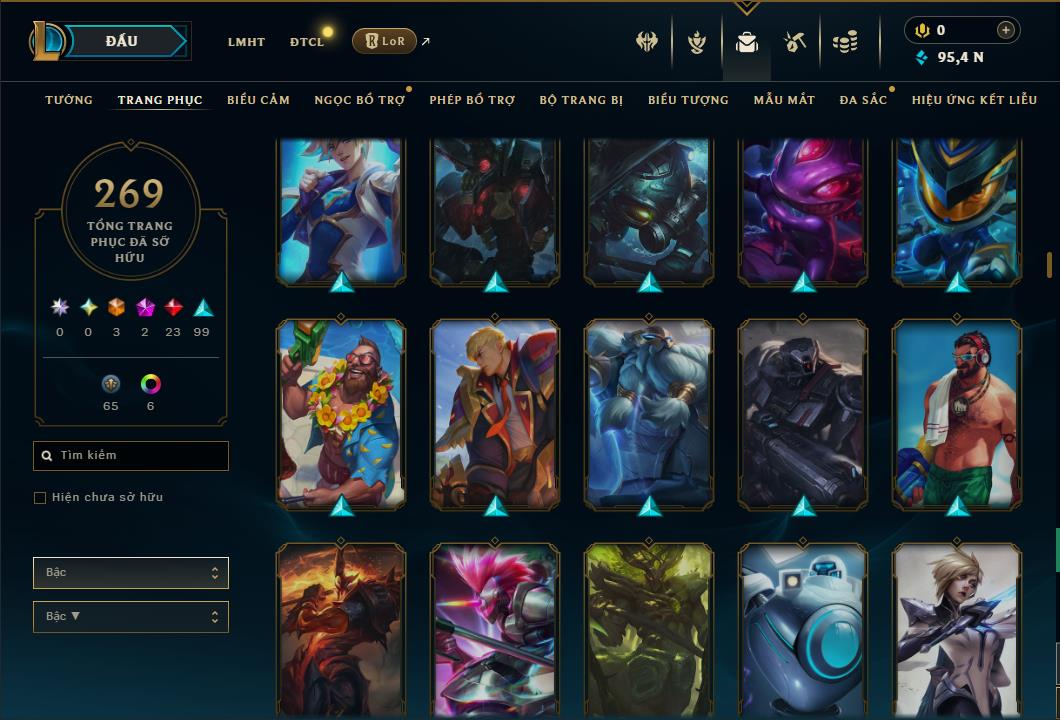The height and width of the screenshot is (720, 1060).
Task: Go to the PHÉP BỔ TRỢ tab
Action: click(472, 100)
